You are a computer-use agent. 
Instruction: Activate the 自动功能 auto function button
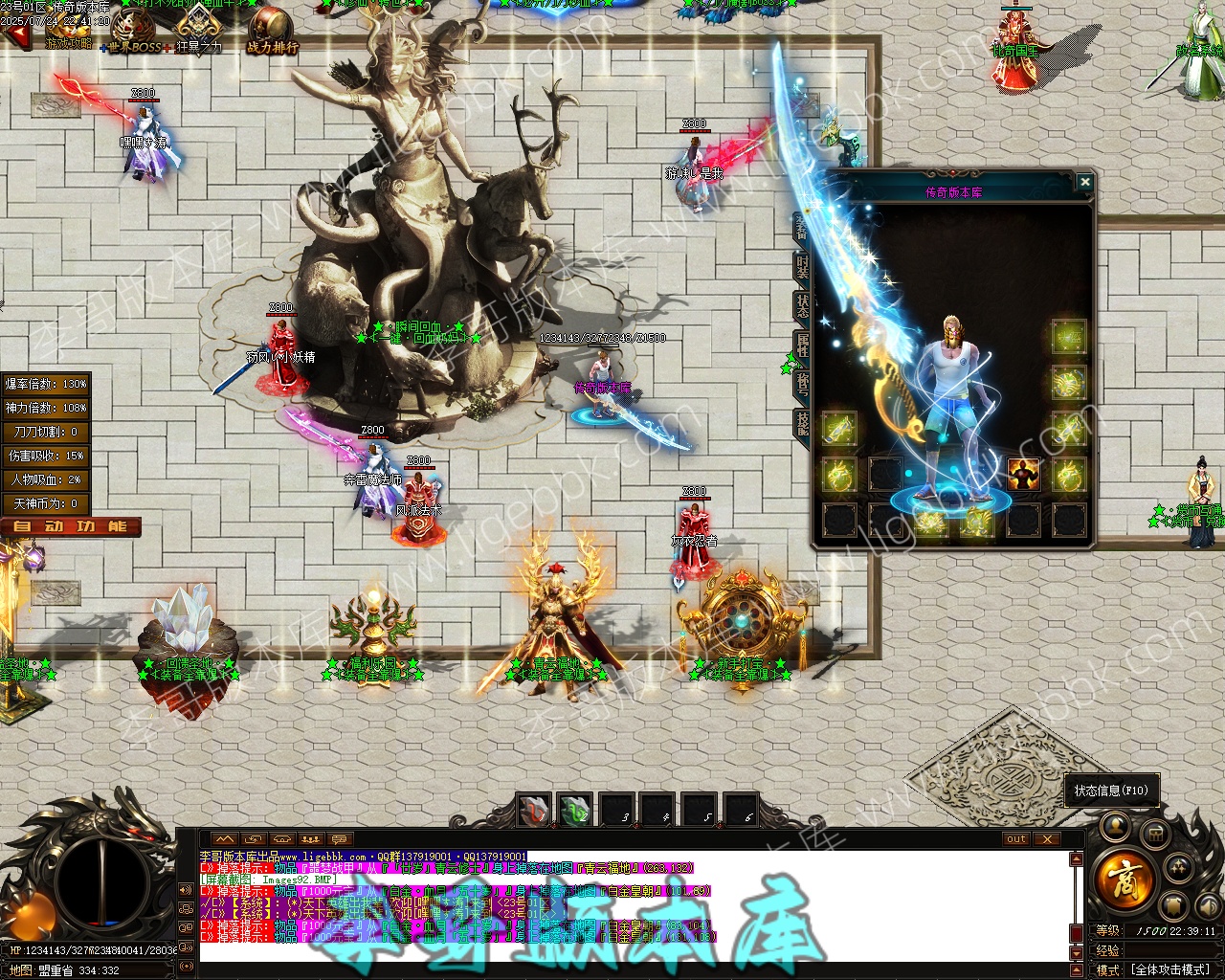click(x=71, y=526)
